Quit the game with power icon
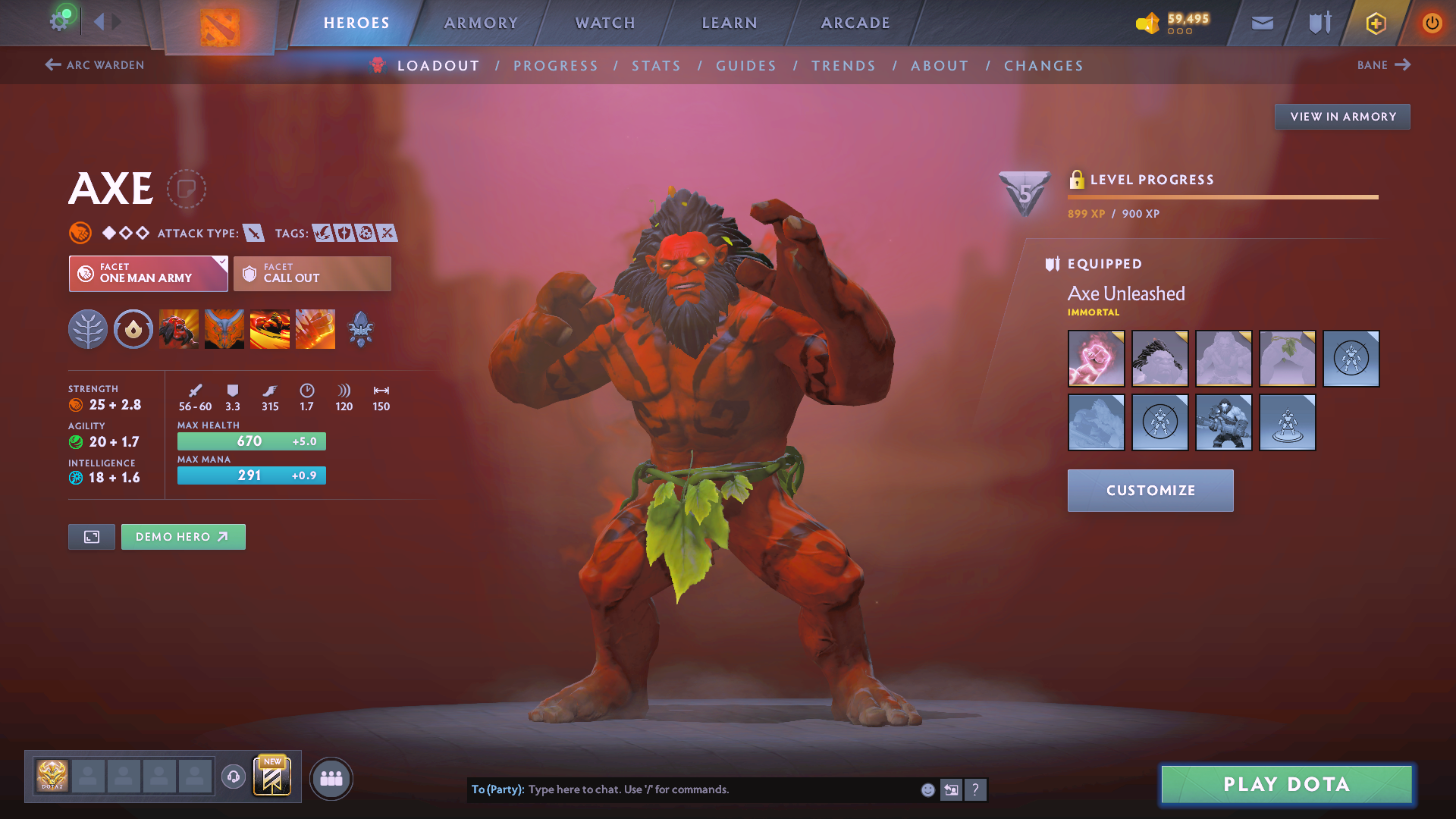The height and width of the screenshot is (819, 1456). point(1432,23)
